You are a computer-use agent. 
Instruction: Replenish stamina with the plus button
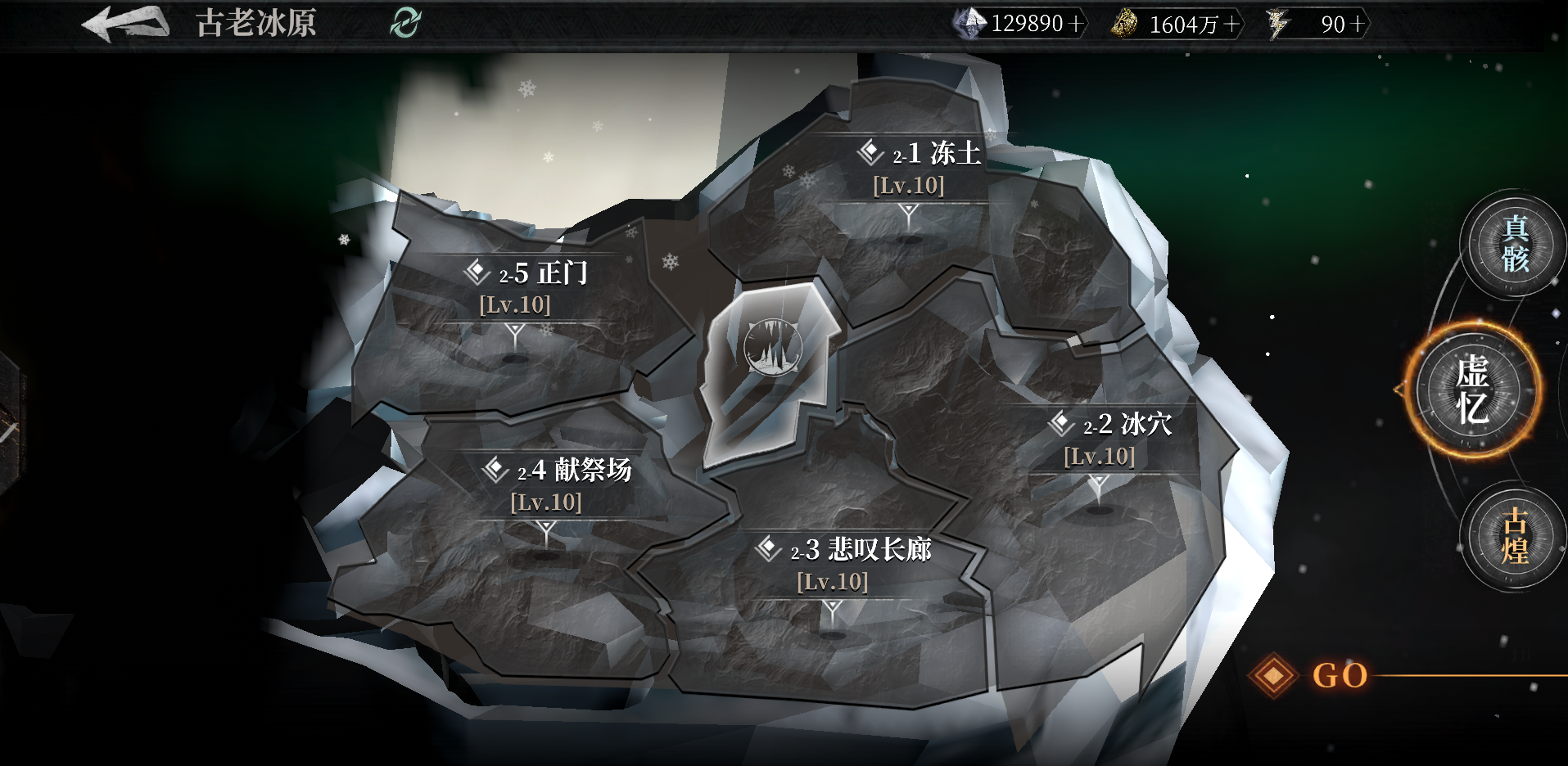(x=1358, y=25)
